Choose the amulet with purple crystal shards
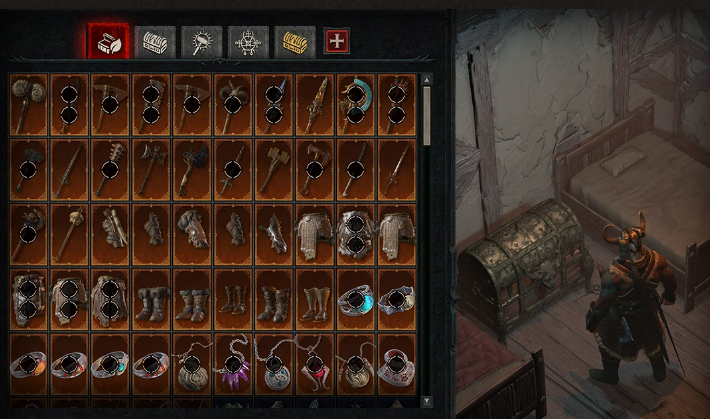 [233, 364]
